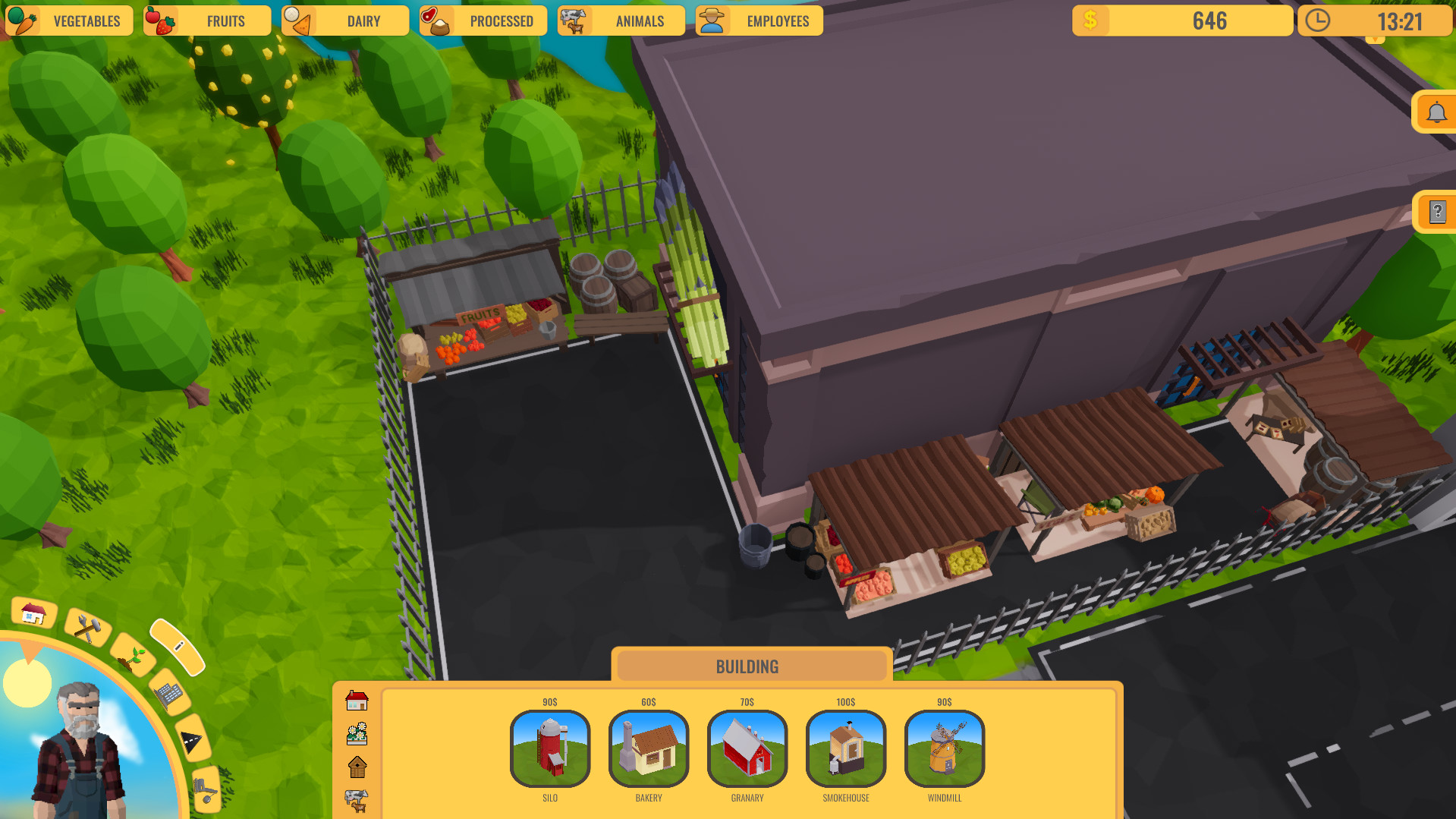Select the birdhouse shed category

[357, 767]
